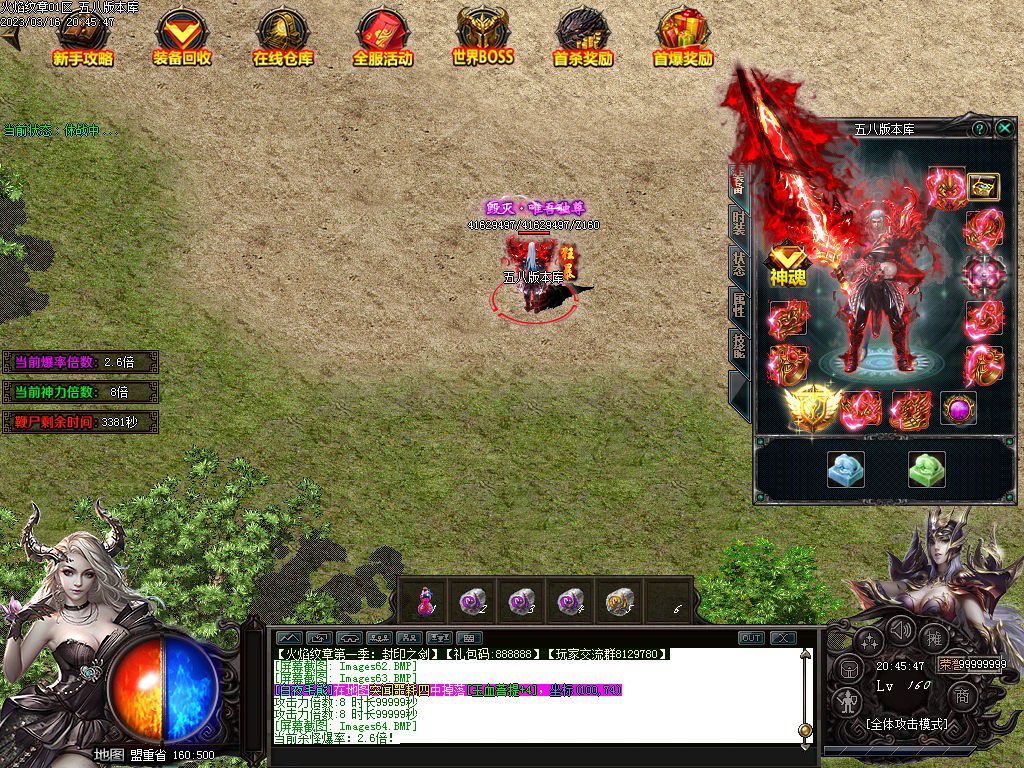Image resolution: width=1024 pixels, height=768 pixels.
Task: Open the 世界BOSS panel
Action: 483,38
